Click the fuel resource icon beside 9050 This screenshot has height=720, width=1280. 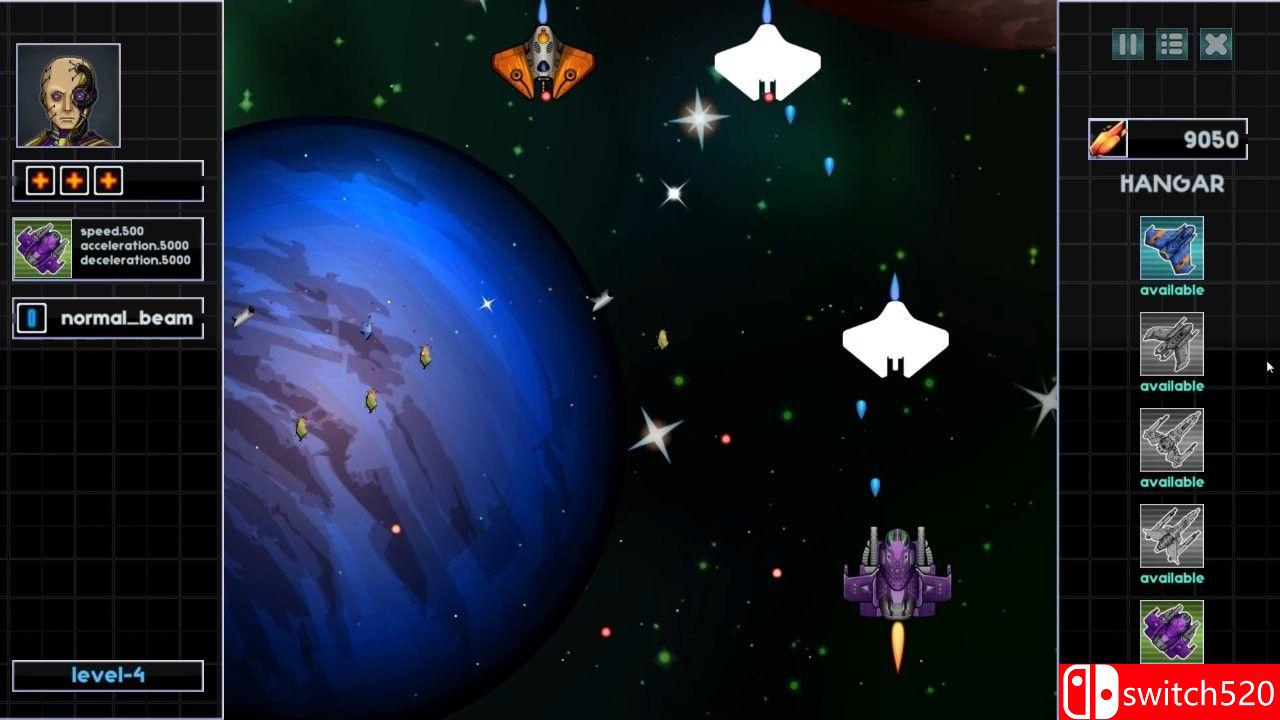[x=1107, y=139]
